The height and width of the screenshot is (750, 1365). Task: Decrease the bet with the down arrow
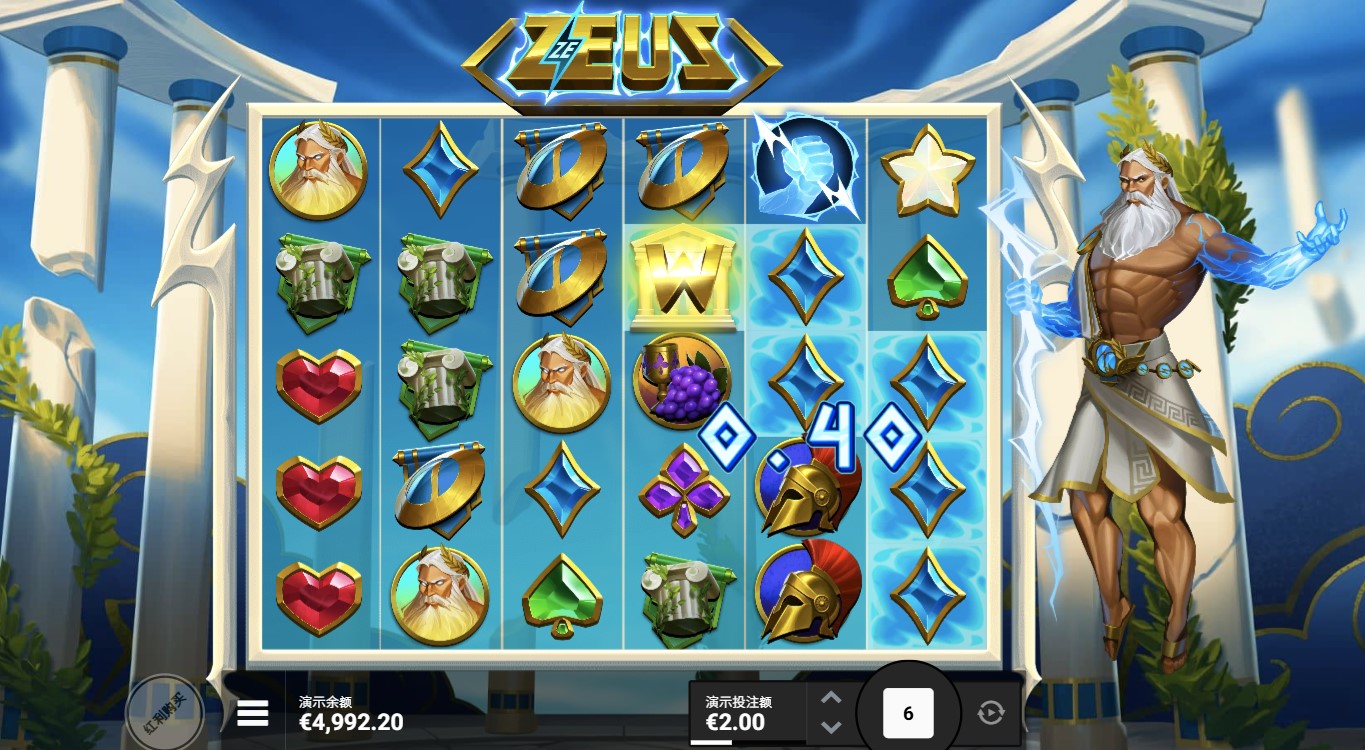tap(831, 727)
